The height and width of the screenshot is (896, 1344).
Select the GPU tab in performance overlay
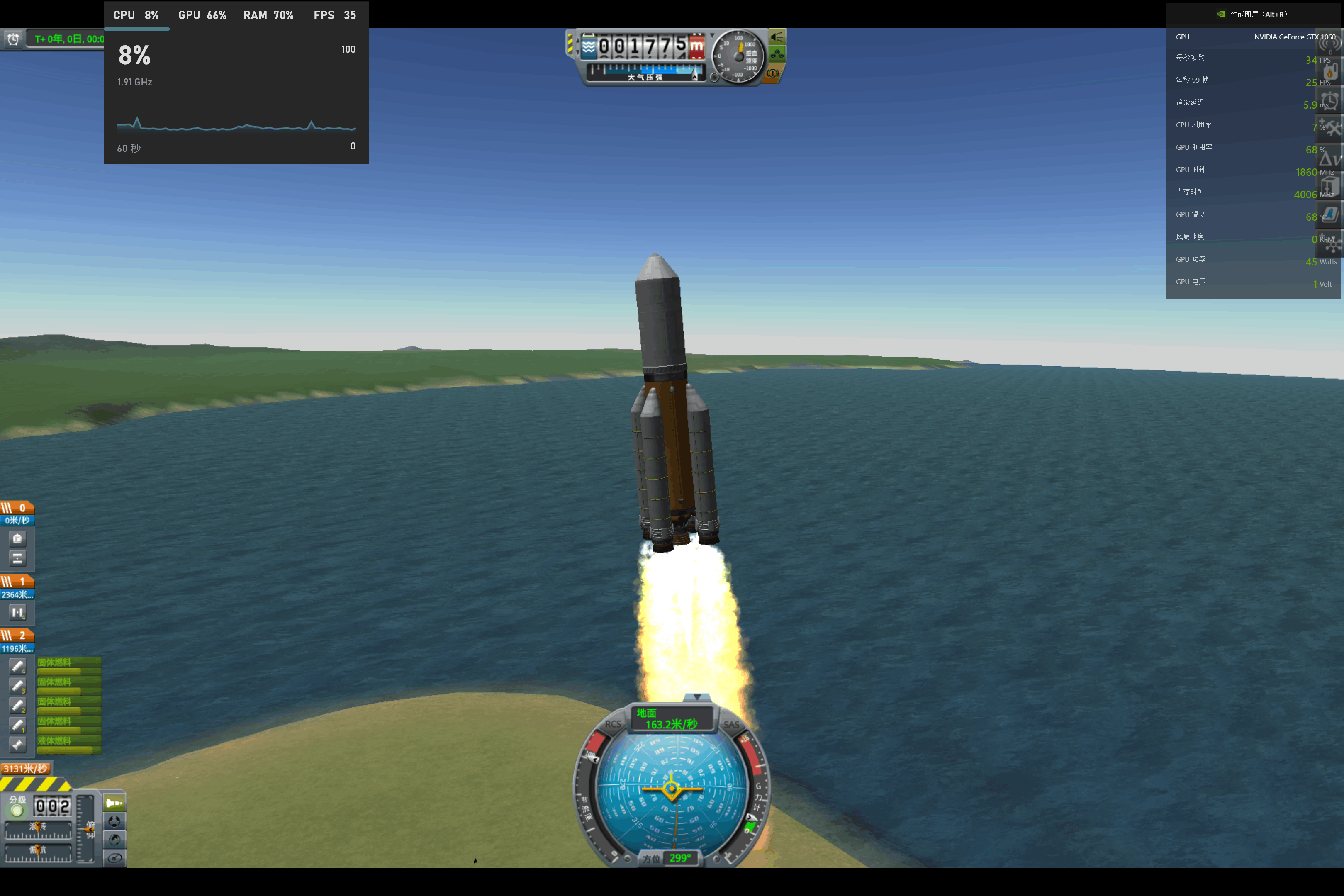point(202,15)
